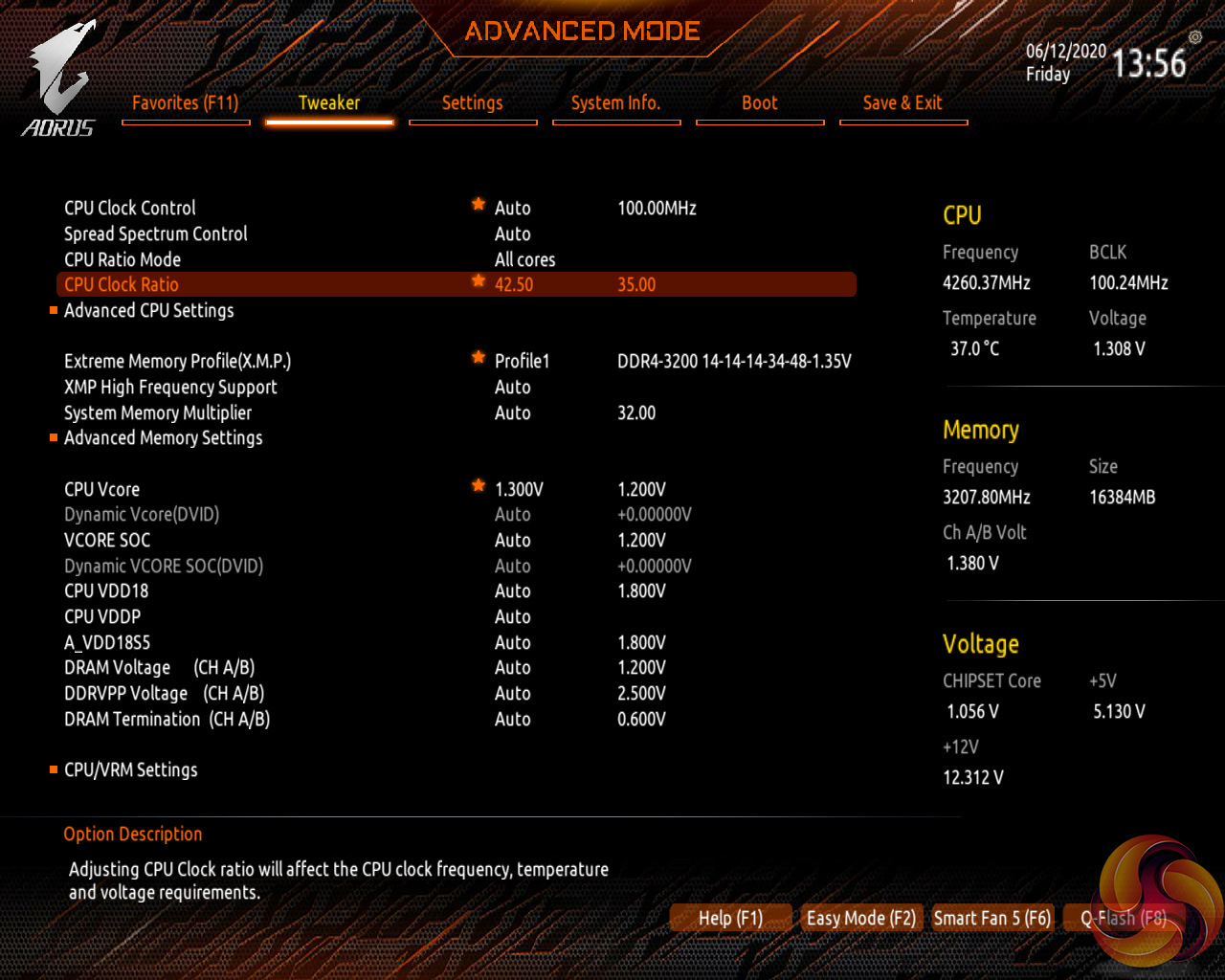Open Advanced Memory Settings
1225x980 pixels.
(x=163, y=437)
